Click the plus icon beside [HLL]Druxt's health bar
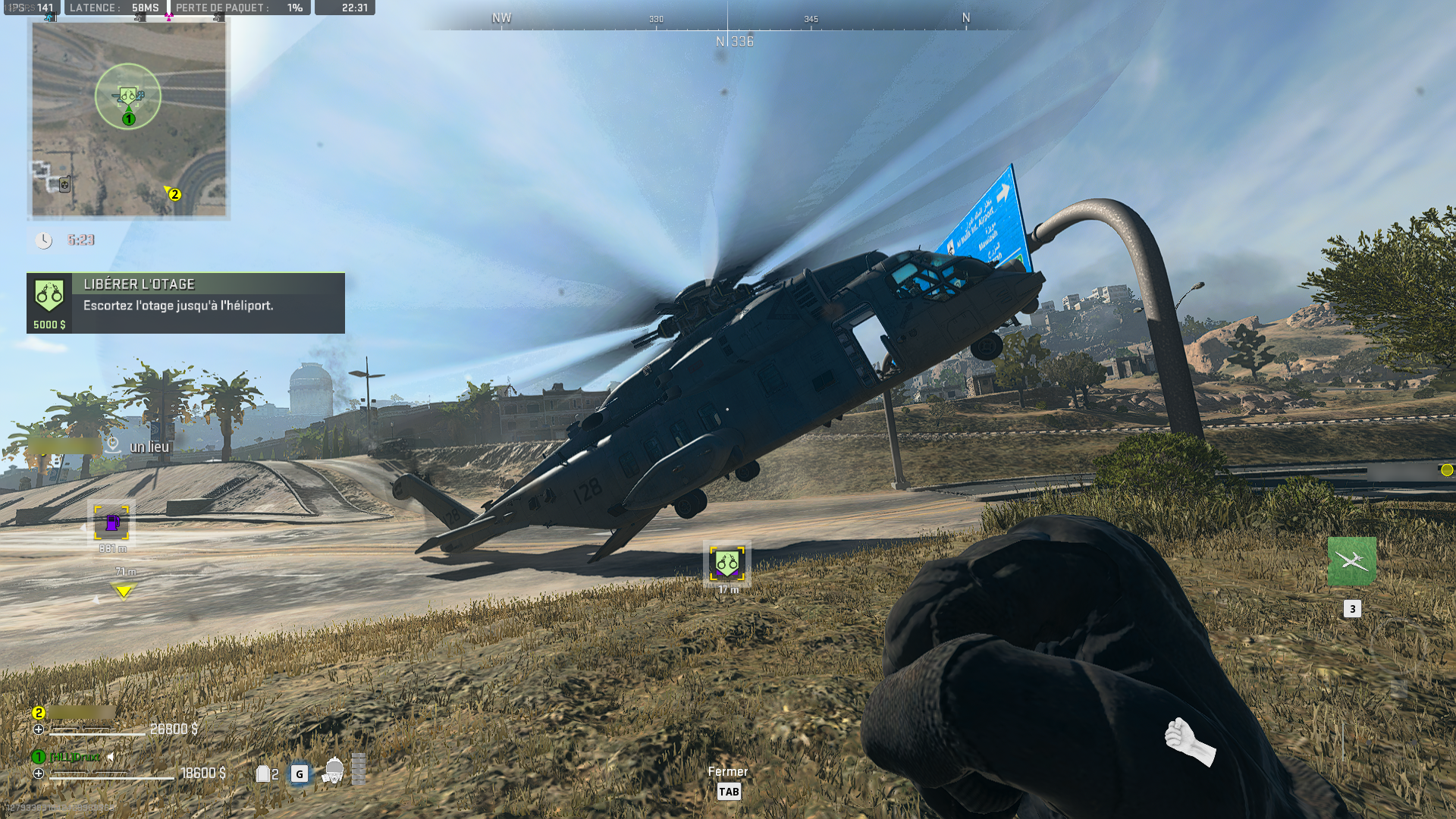The height and width of the screenshot is (819, 1456). point(39,773)
